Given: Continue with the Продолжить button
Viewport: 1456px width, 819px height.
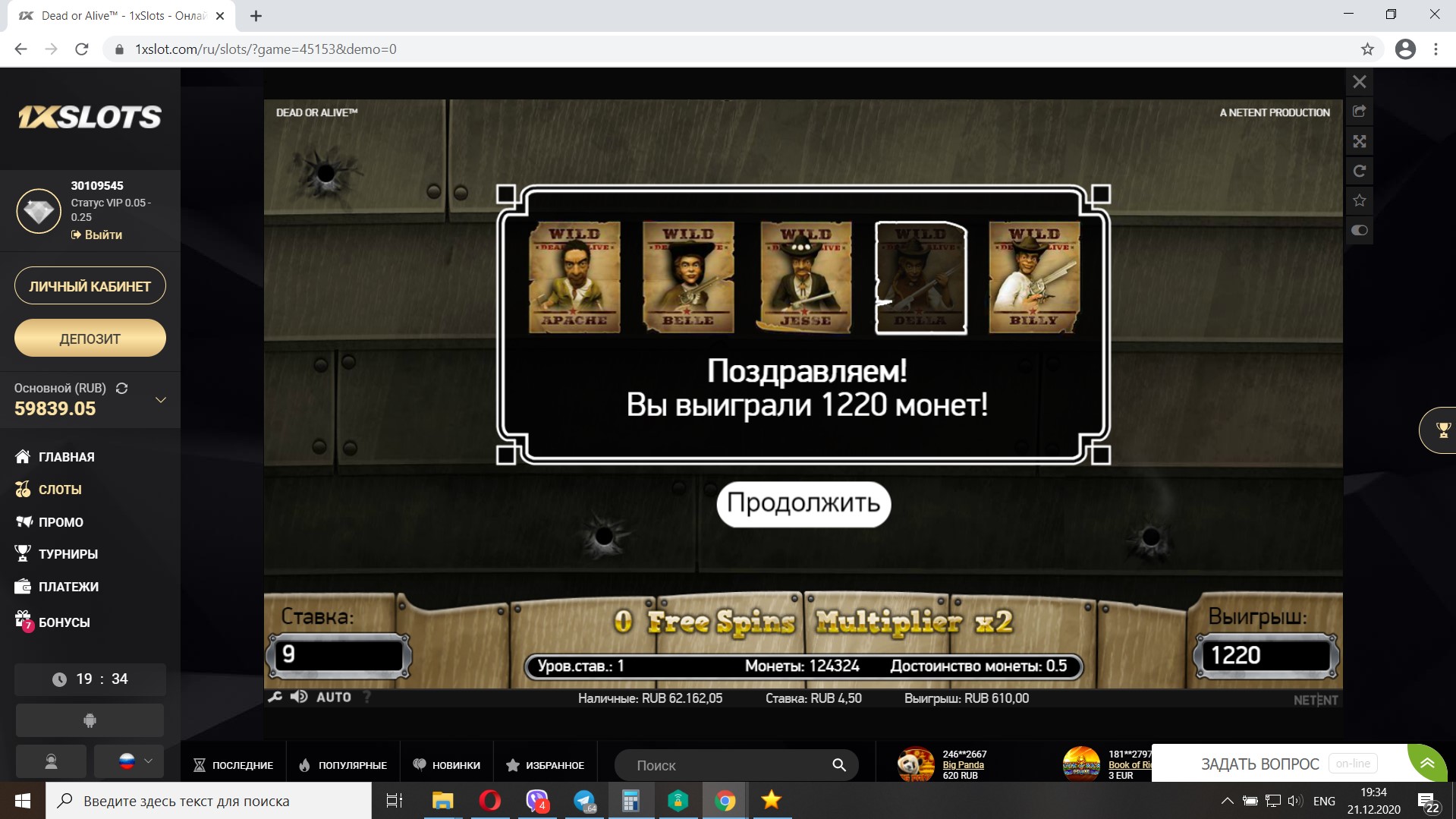Looking at the screenshot, I should (x=803, y=503).
